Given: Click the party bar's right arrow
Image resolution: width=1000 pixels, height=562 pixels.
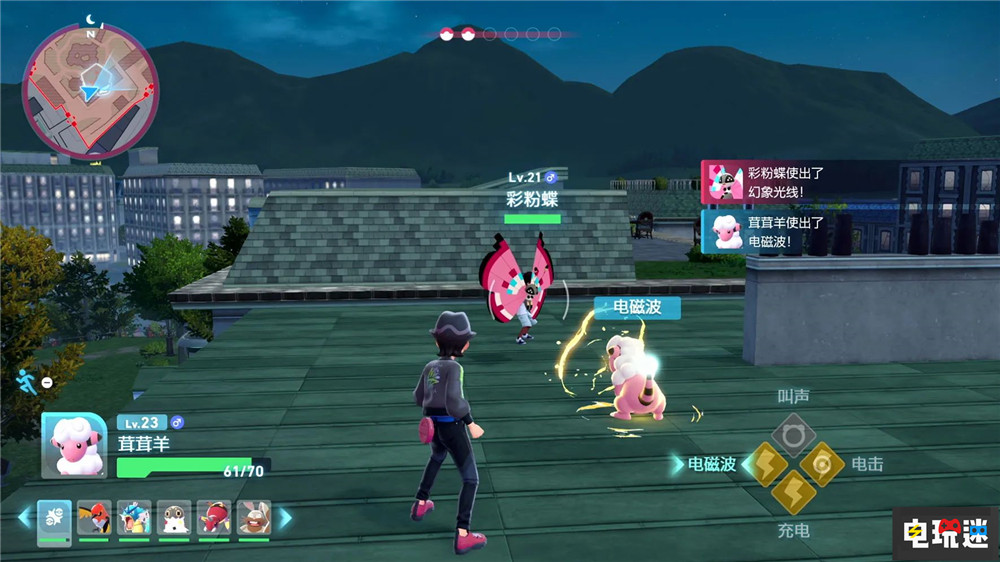Looking at the screenshot, I should (x=285, y=518).
